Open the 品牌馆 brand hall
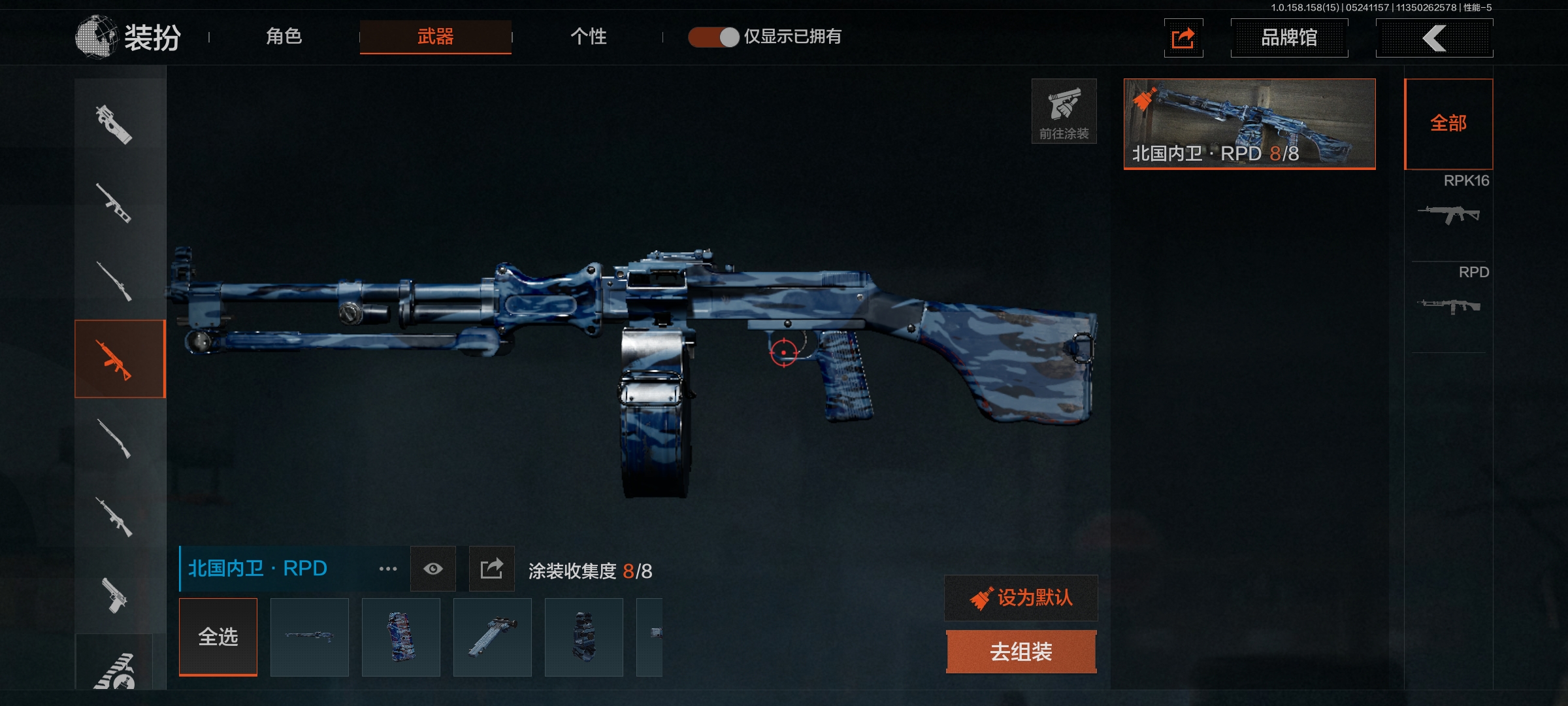The height and width of the screenshot is (706, 1568). click(1288, 38)
